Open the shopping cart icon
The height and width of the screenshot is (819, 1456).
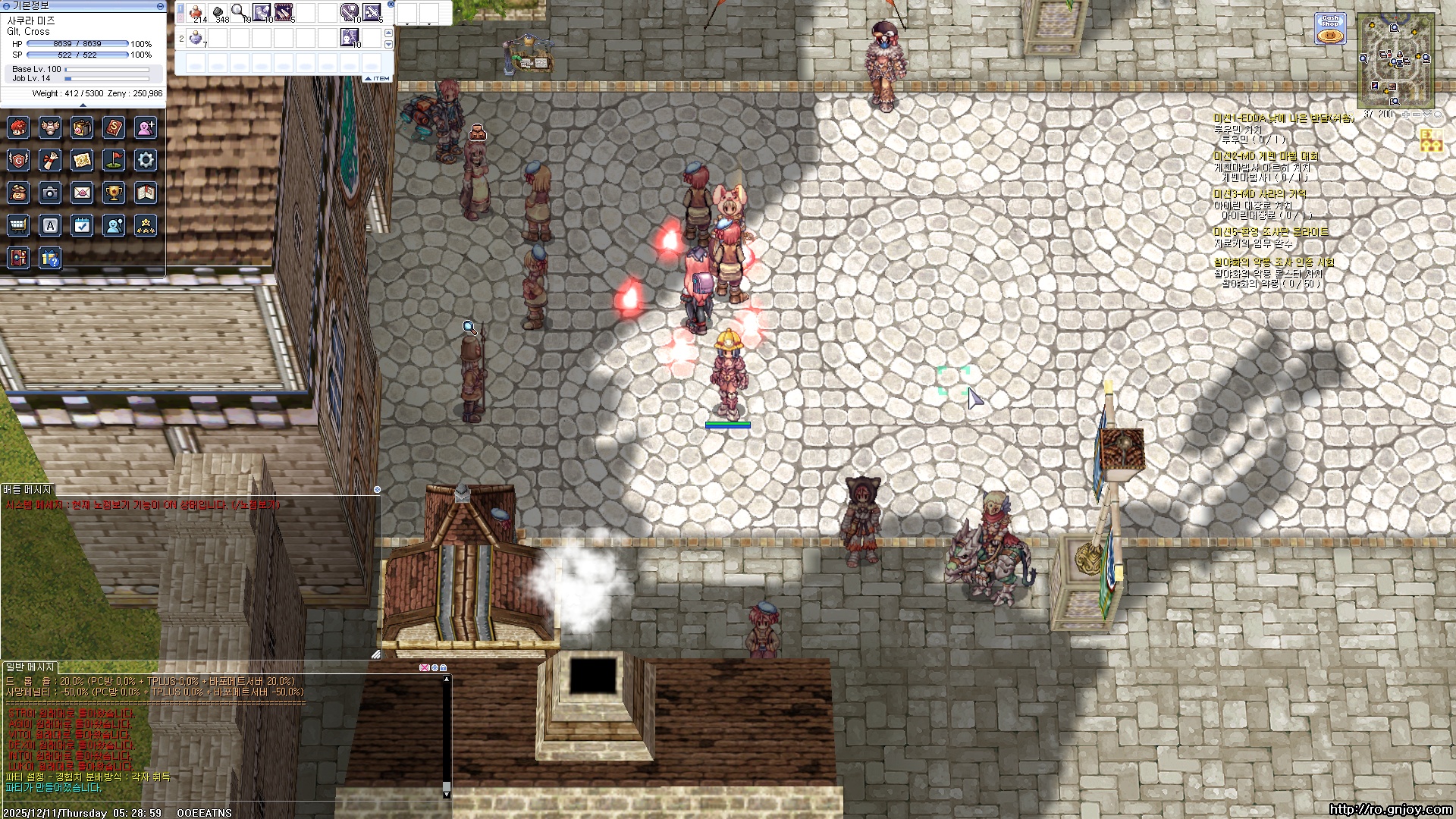[x=18, y=225]
